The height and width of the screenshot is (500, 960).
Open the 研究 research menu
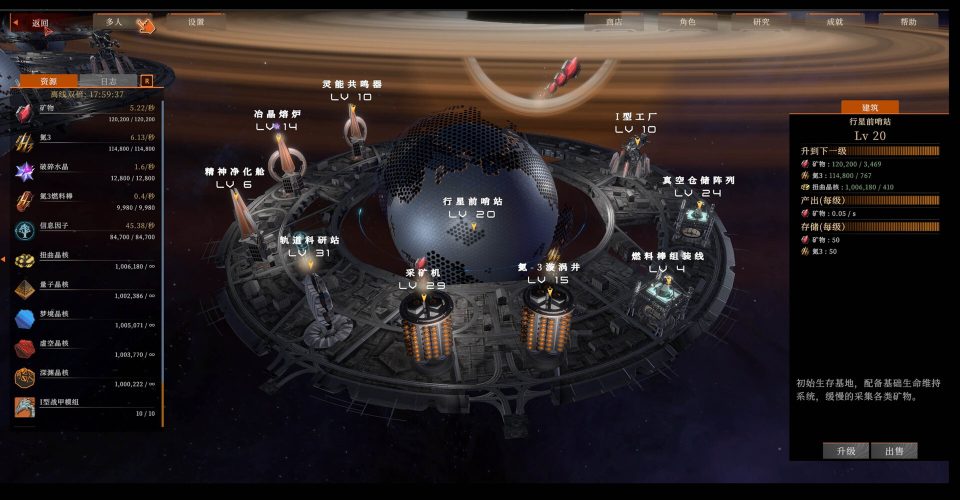point(761,21)
